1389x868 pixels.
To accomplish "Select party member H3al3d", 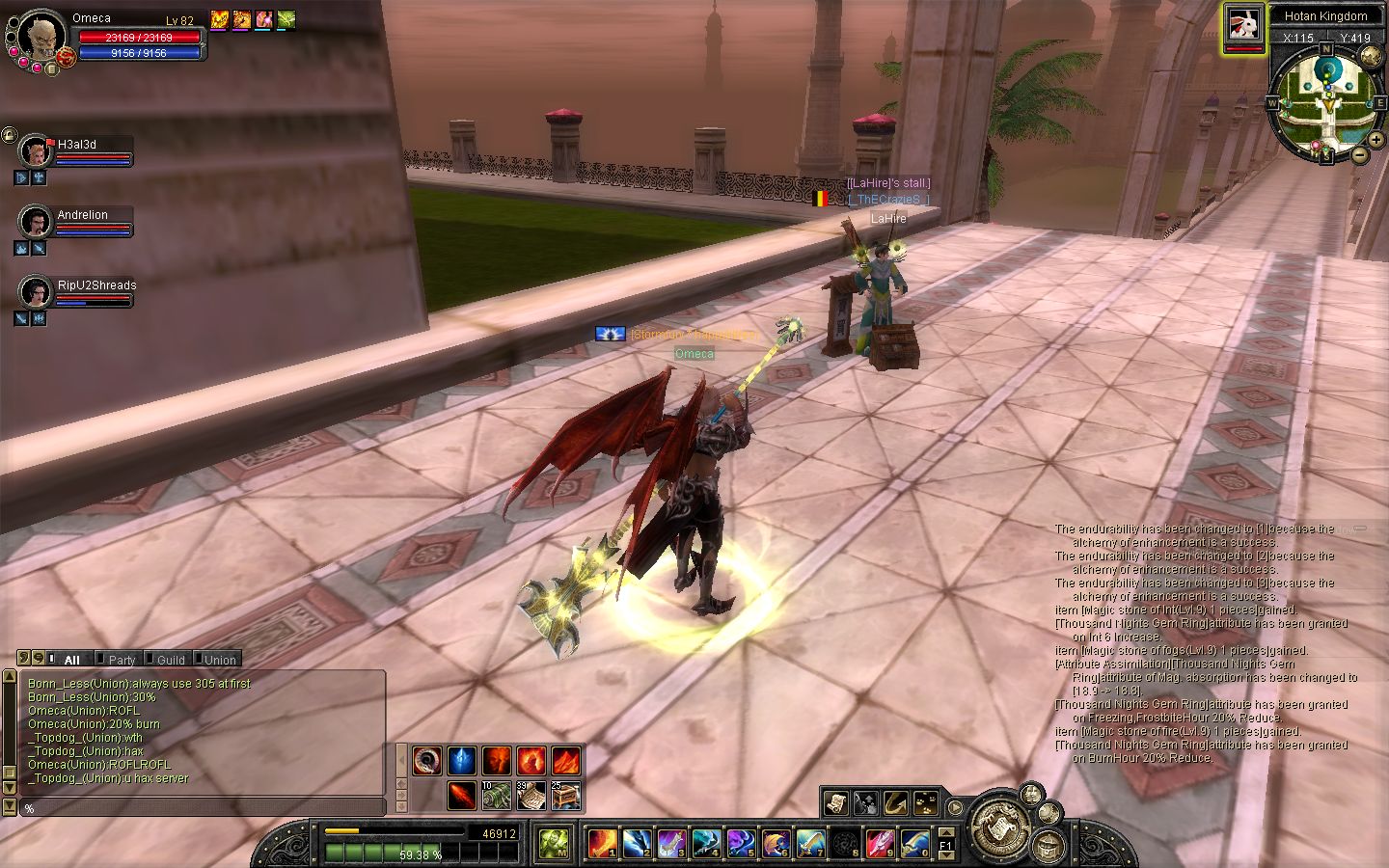I will 36,152.
